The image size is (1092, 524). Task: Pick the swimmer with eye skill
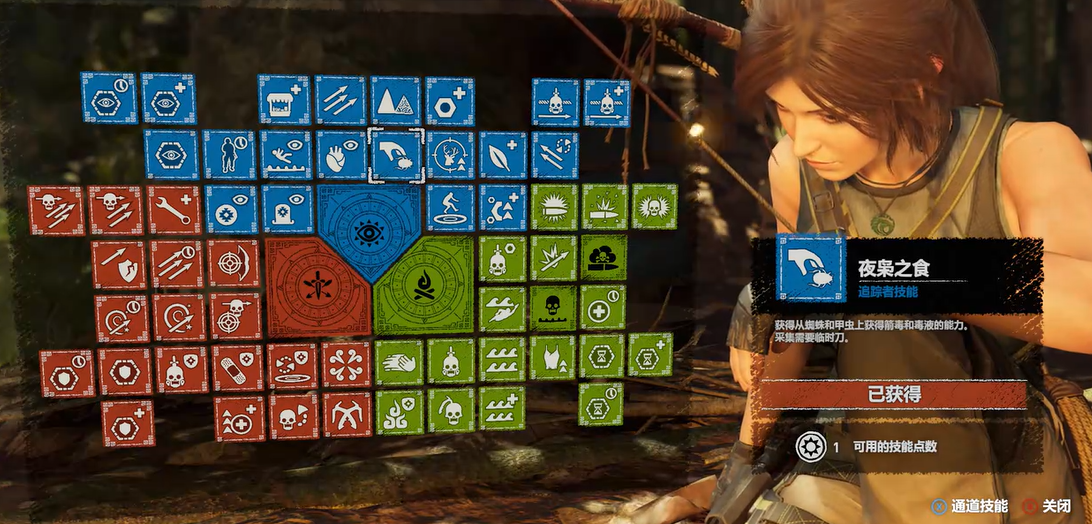coord(286,155)
